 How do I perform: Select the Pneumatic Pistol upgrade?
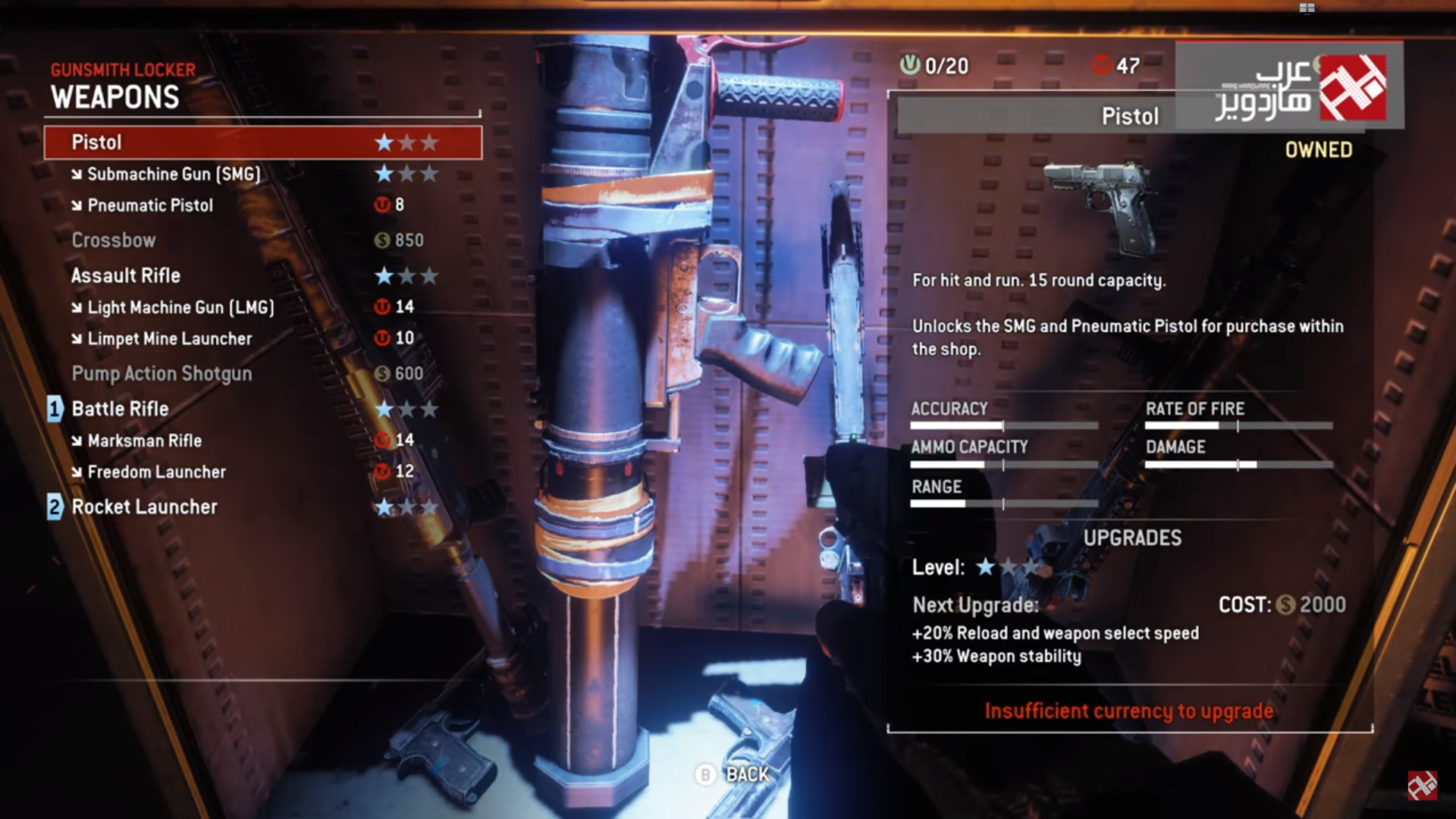point(150,206)
